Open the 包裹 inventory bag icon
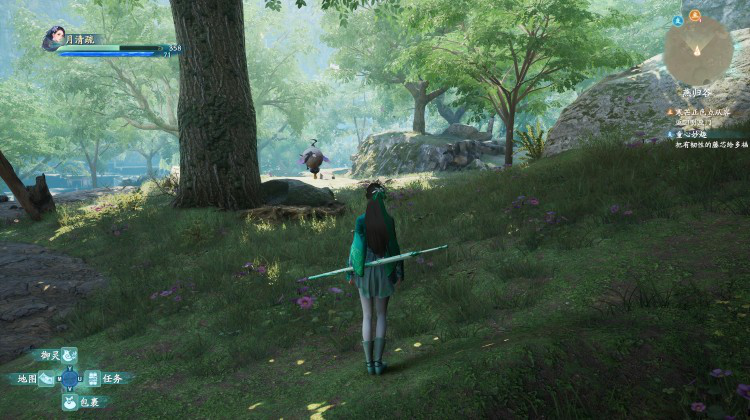Screen dimensions: 750x420 pyautogui.click(x=69, y=402)
